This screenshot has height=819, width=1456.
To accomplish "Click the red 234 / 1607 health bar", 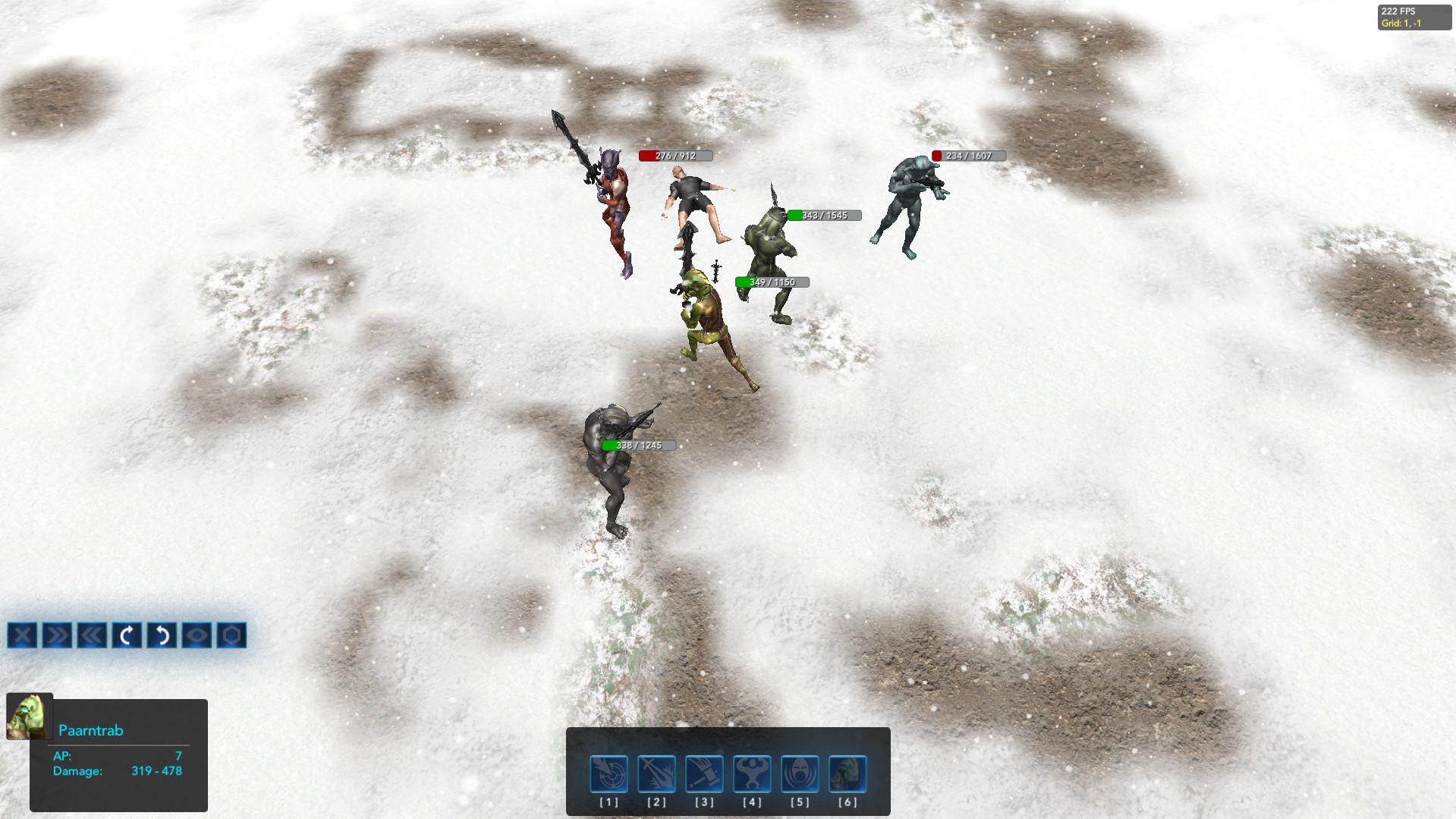I will coord(967,155).
